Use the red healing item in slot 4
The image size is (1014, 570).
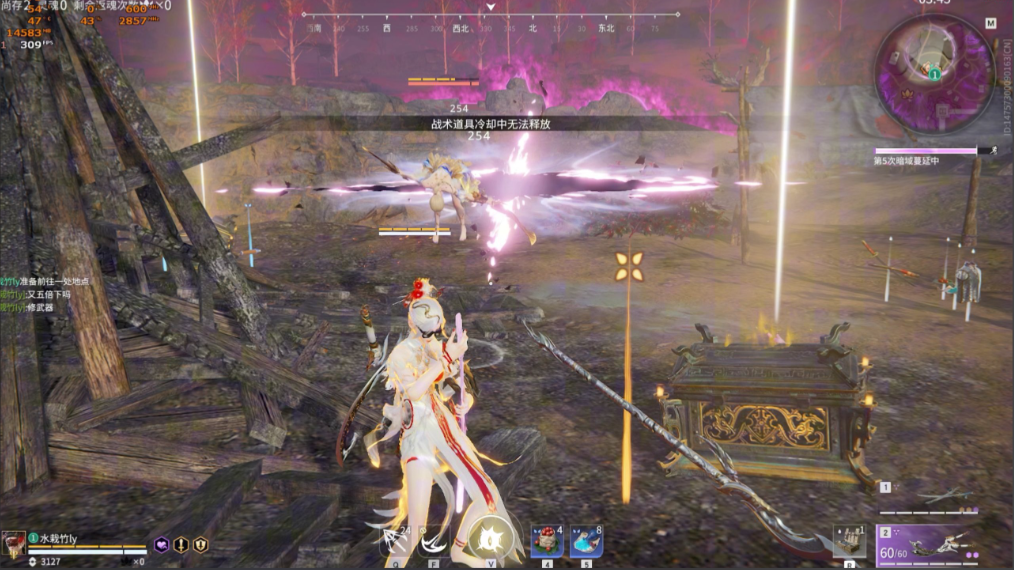(546, 541)
